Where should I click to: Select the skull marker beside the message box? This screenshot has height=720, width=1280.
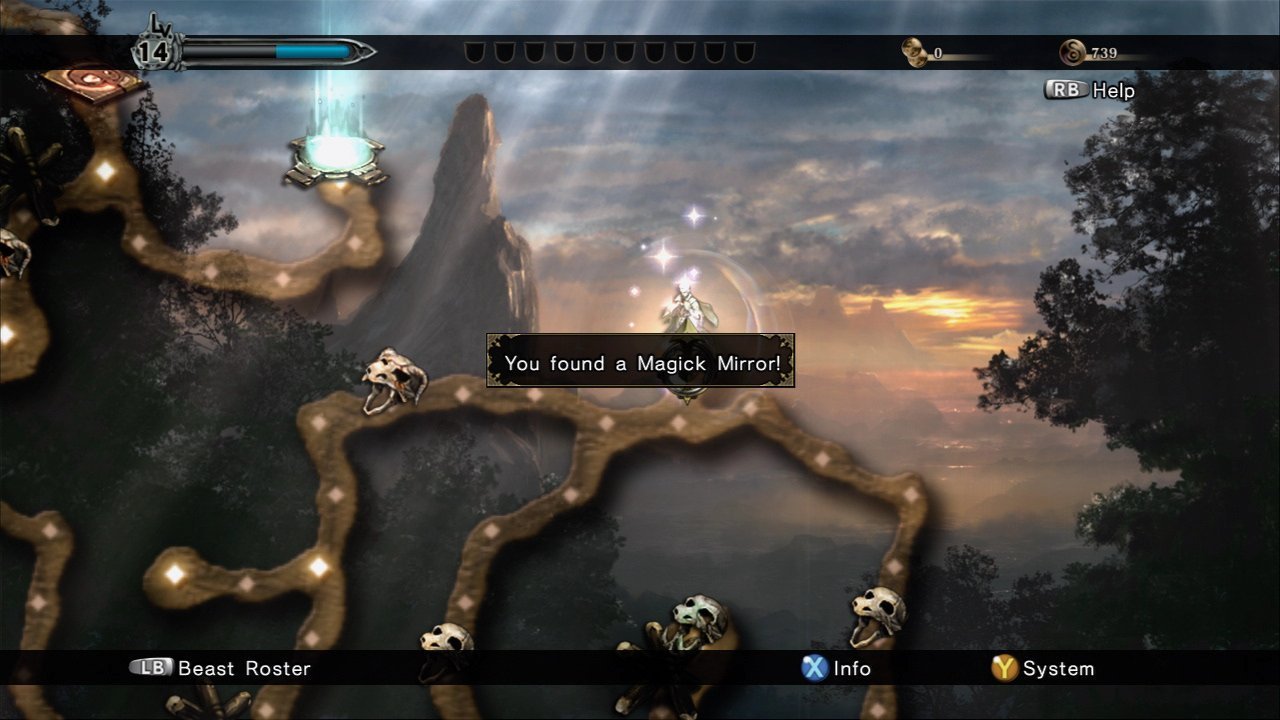click(393, 379)
